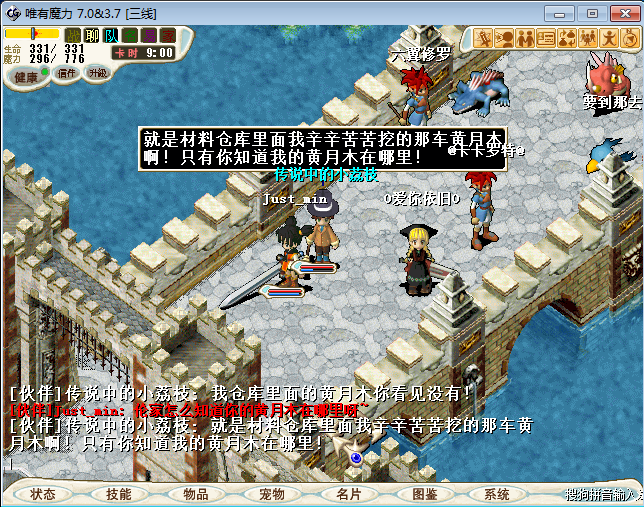Screen dimensions: 644x507
Task: Click the ID card exchange icon
Action: tap(546, 38)
